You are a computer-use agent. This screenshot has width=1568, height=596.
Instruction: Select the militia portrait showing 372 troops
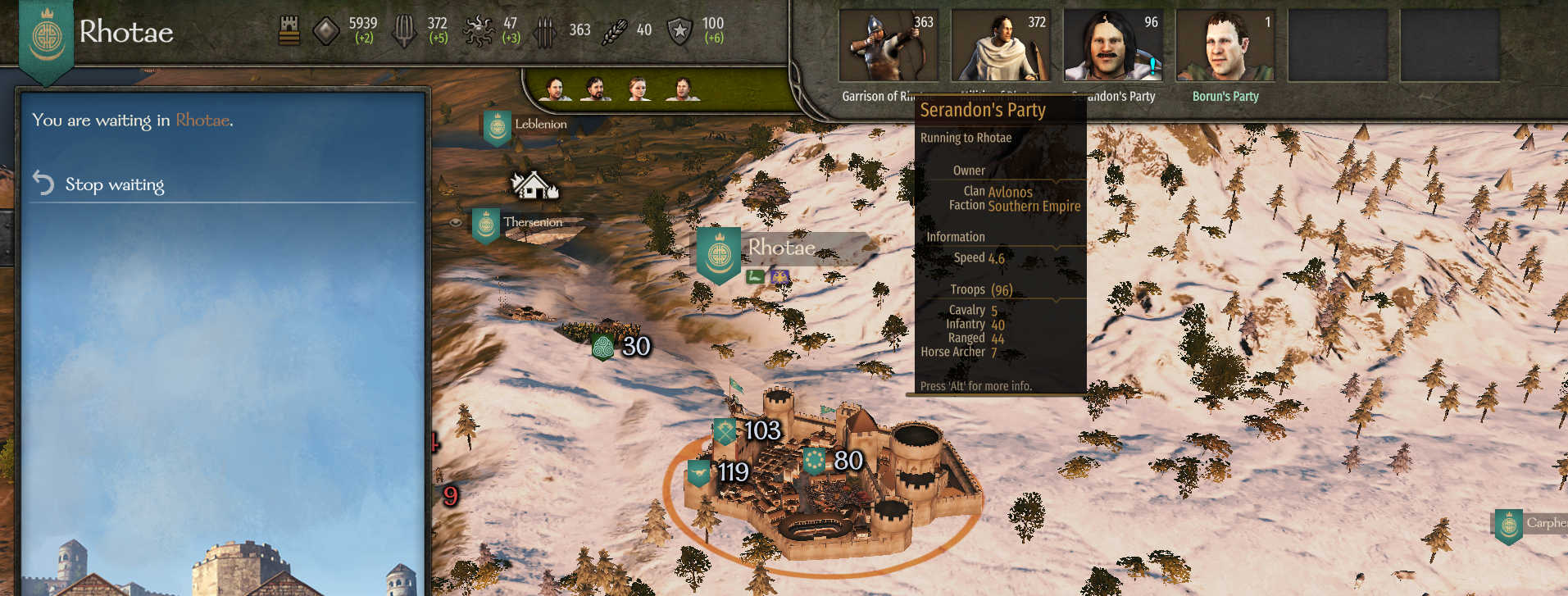point(1001,47)
